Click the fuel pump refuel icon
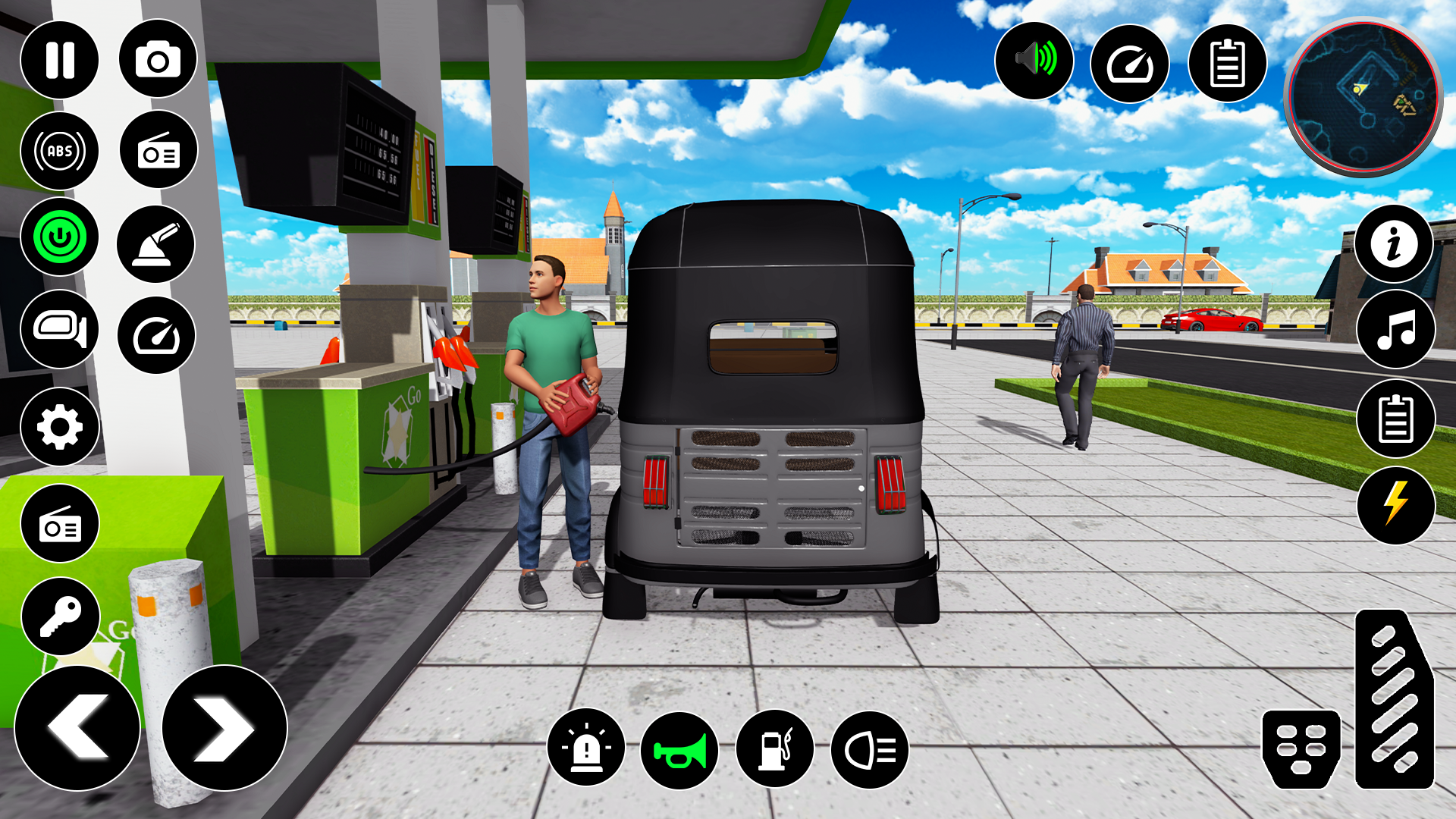This screenshot has width=1456, height=819. [x=774, y=748]
